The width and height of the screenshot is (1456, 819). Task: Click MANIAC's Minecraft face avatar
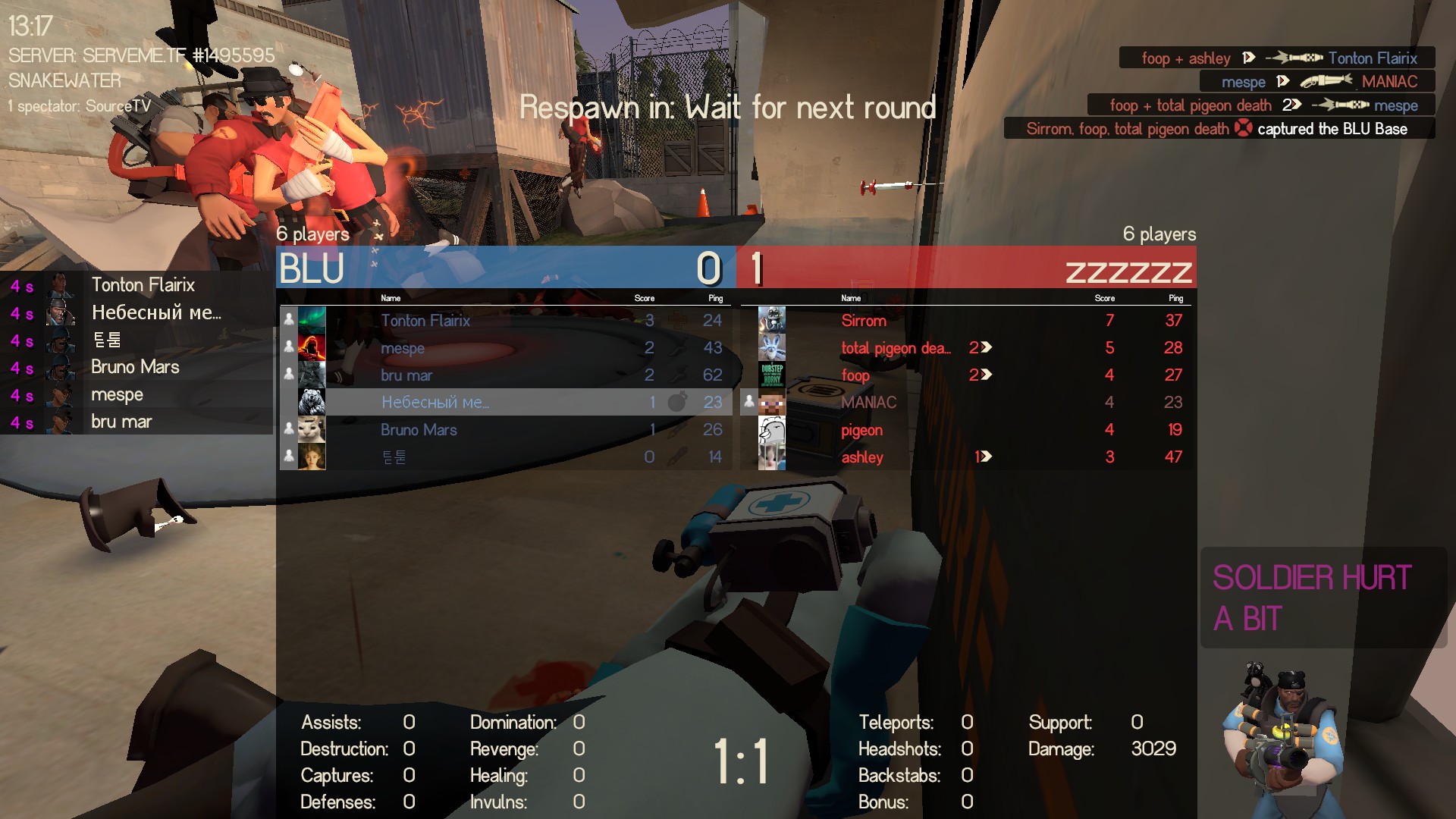coord(771,402)
